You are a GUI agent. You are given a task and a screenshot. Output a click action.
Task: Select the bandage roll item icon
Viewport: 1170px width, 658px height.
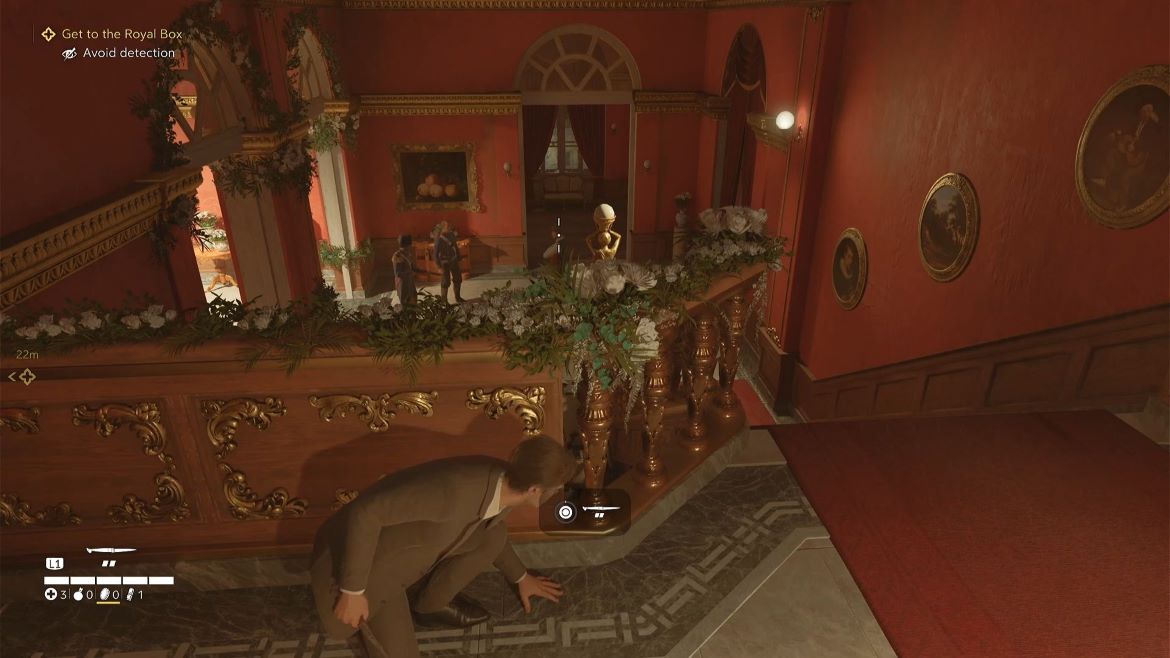[129, 595]
